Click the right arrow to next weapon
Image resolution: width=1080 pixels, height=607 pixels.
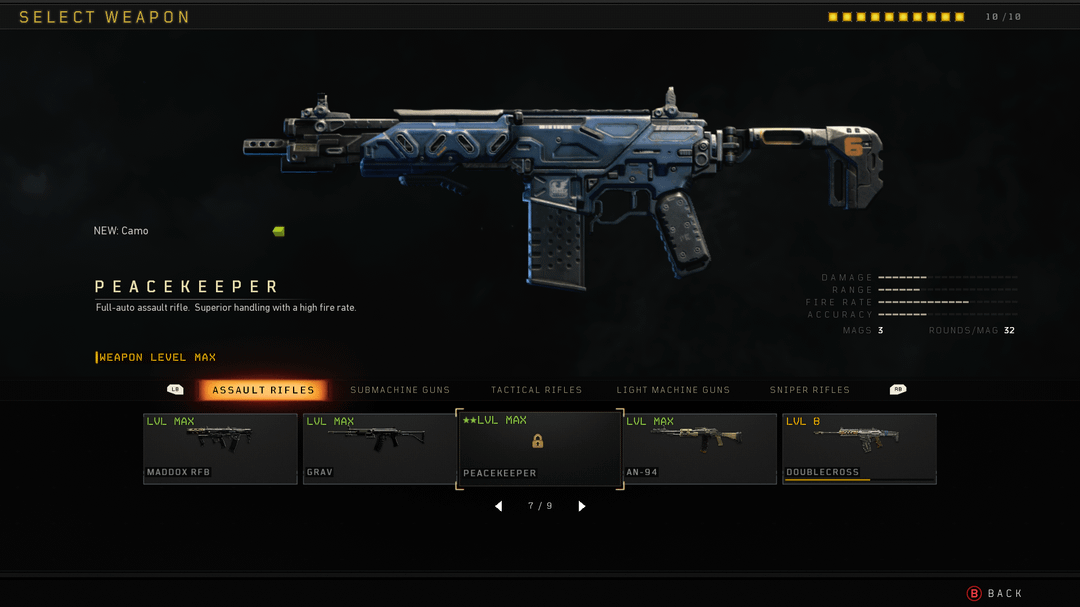pyautogui.click(x=582, y=506)
